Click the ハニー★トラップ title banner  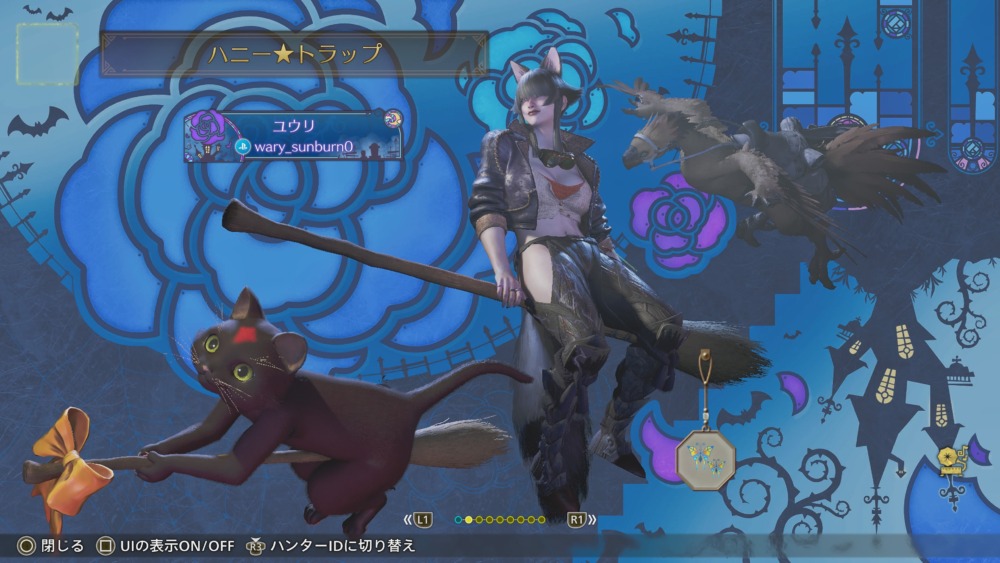click(x=294, y=54)
